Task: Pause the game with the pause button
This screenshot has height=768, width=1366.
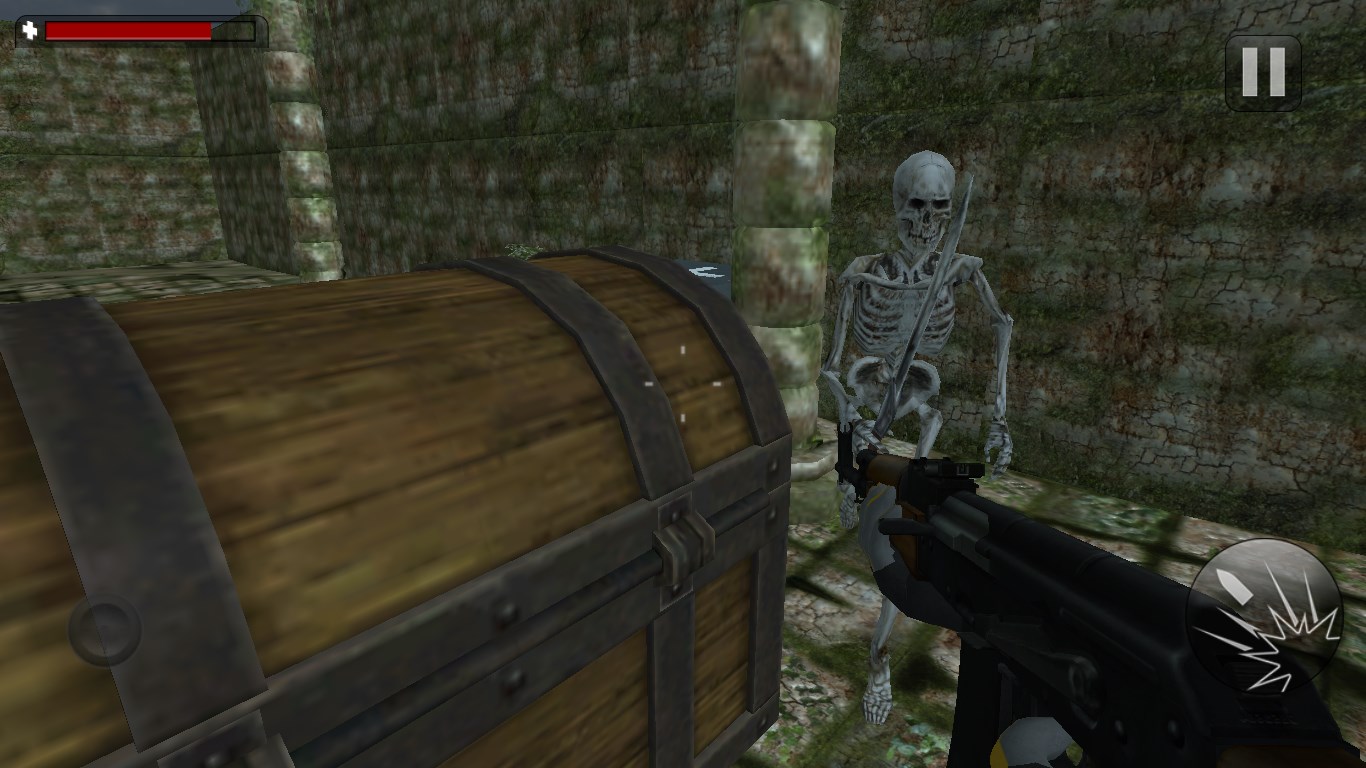Action: click(x=1263, y=72)
